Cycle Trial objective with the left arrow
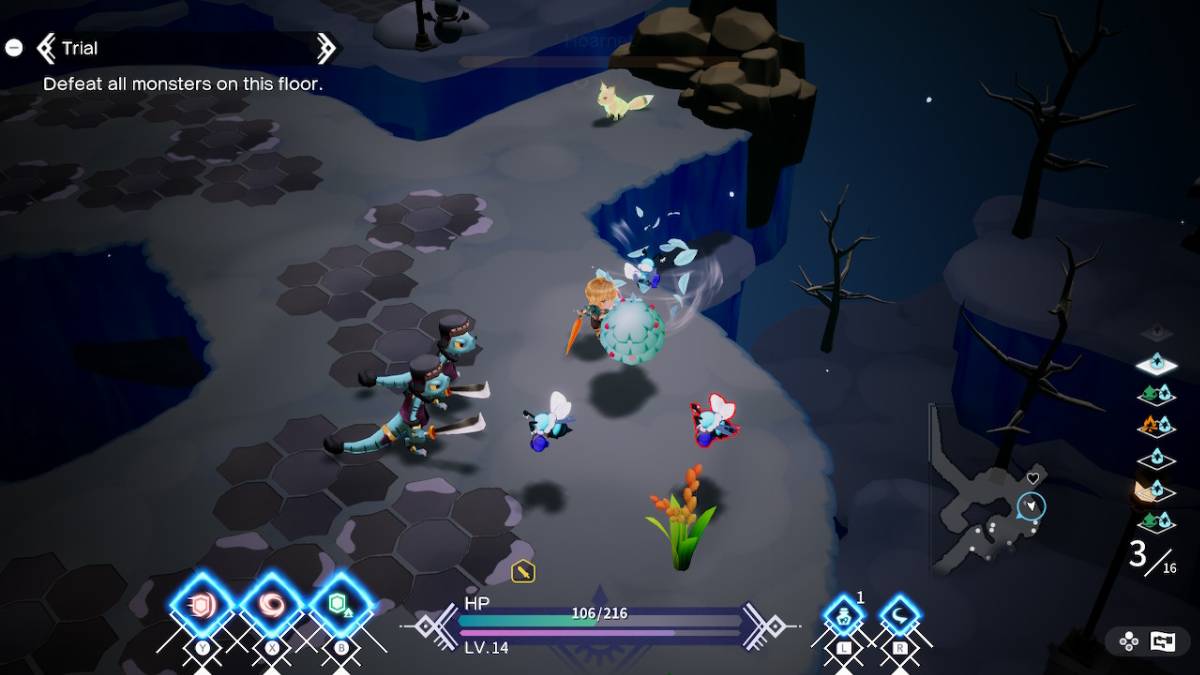This screenshot has height=675, width=1200. click(x=46, y=48)
